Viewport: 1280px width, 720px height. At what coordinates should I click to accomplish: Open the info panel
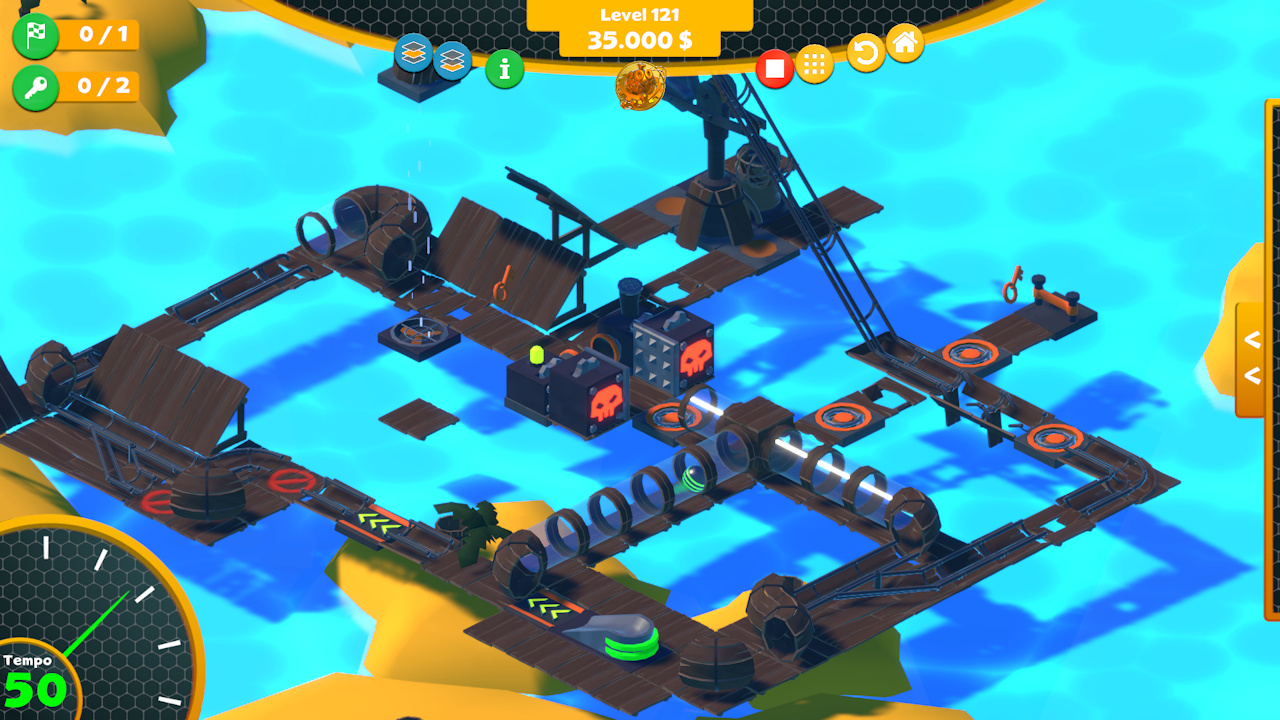(504, 70)
